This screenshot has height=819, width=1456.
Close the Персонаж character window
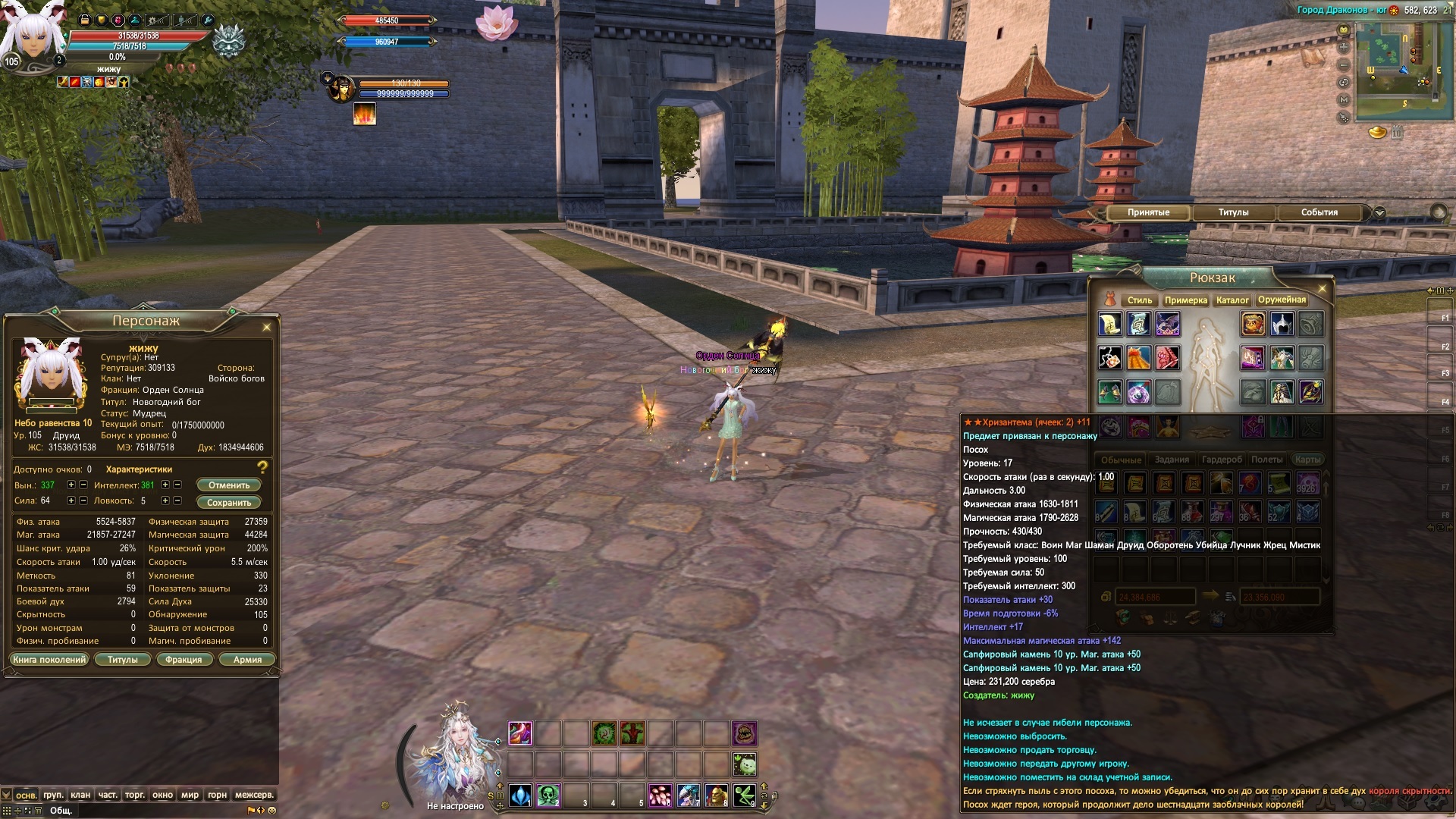tap(266, 328)
